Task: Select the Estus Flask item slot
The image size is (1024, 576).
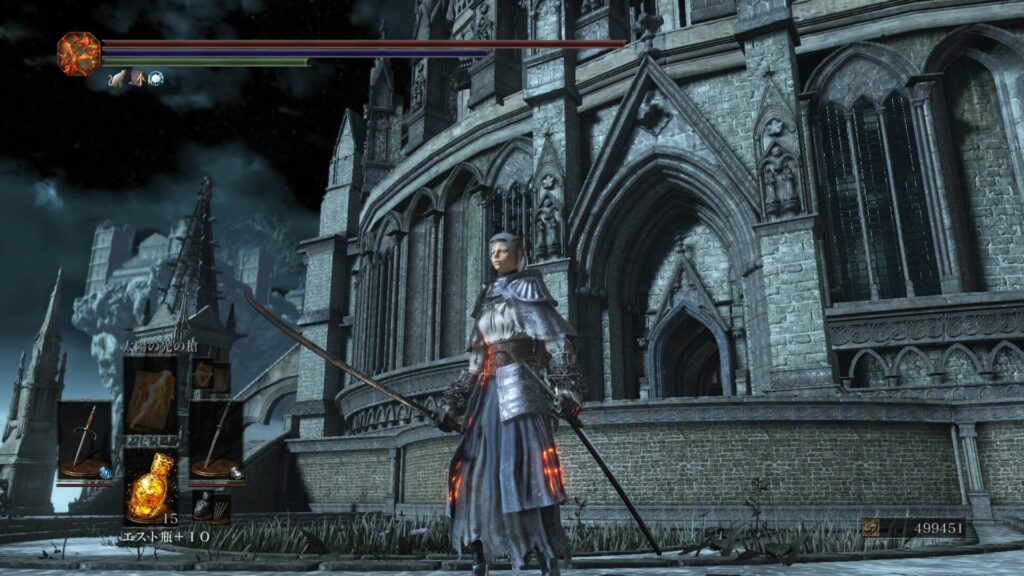Action: click(150, 487)
